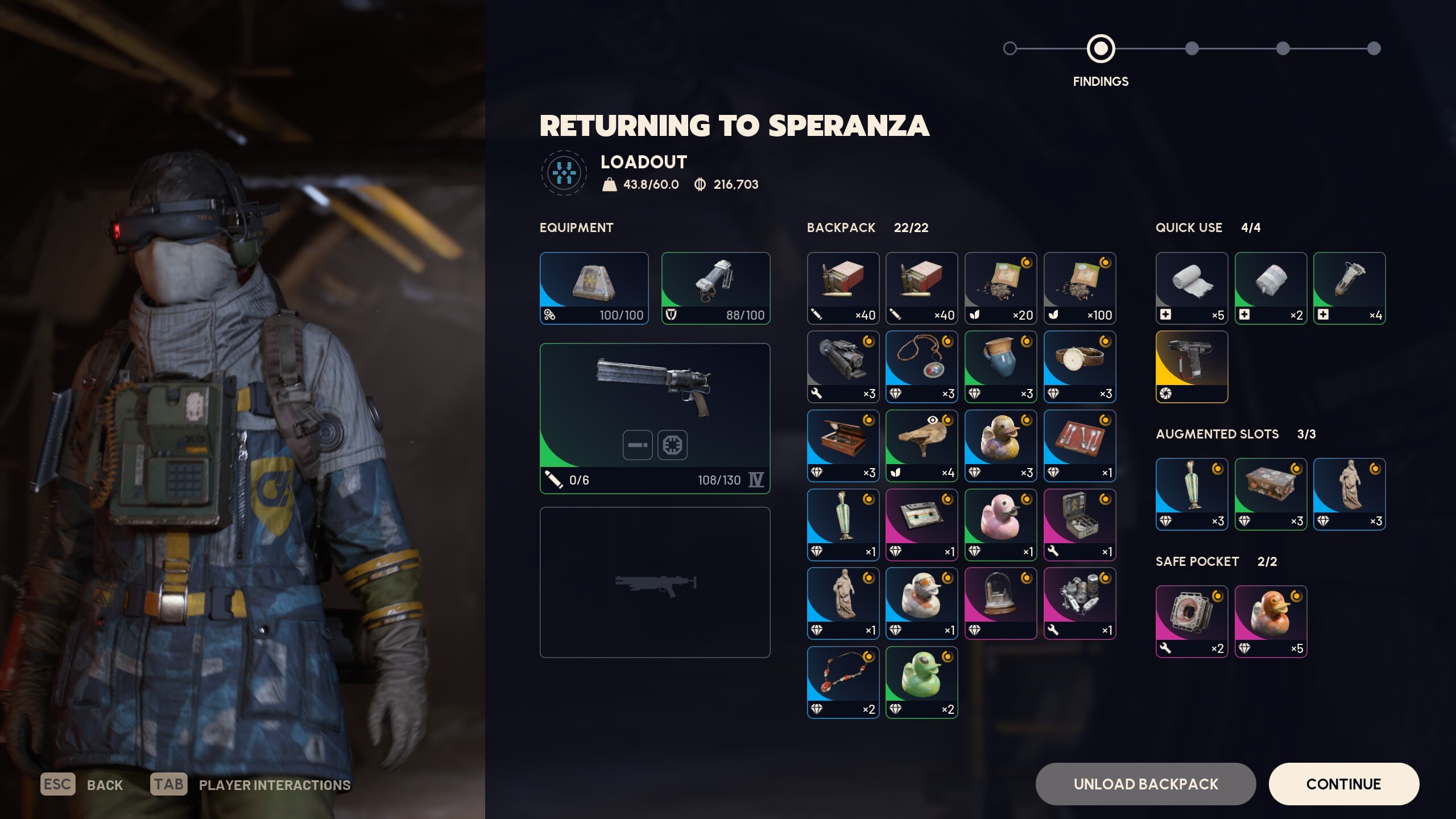
Task: Pick the wristwatch item in backpack
Action: point(1079,367)
